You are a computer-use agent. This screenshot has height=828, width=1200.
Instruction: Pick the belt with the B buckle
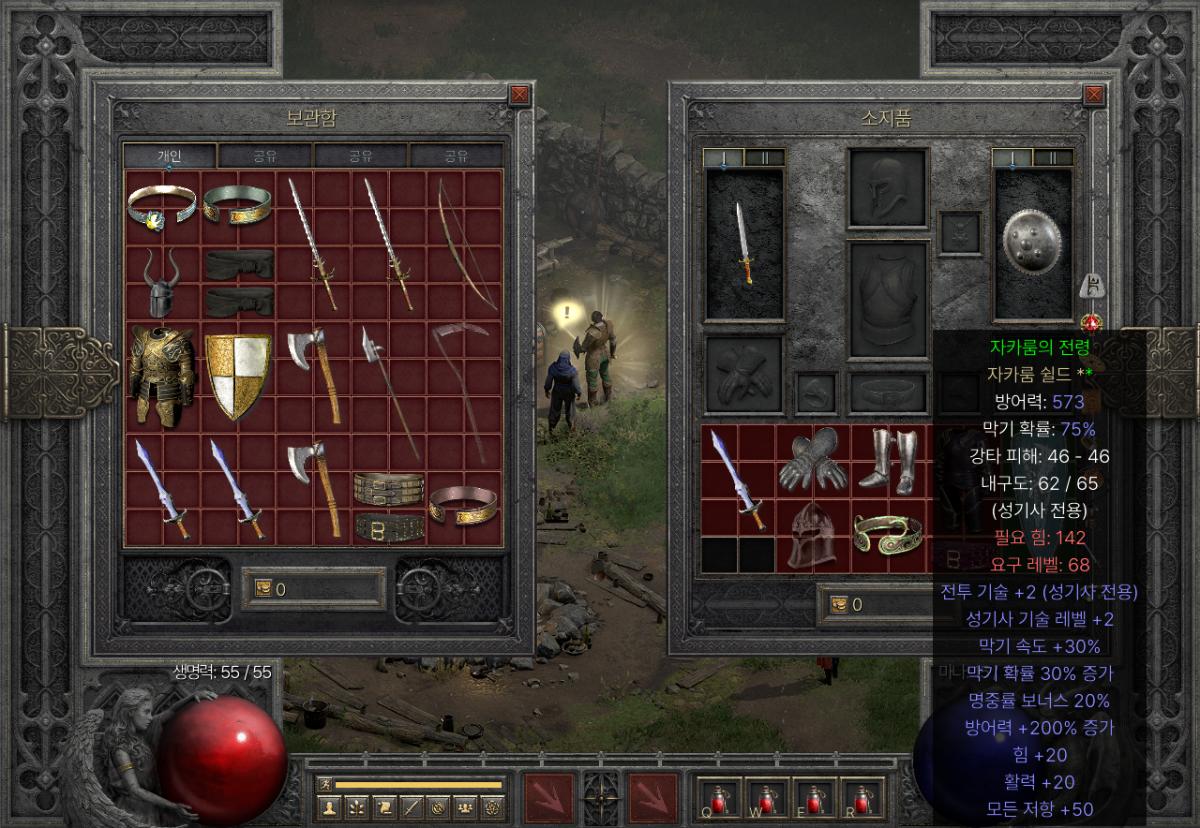(389, 525)
